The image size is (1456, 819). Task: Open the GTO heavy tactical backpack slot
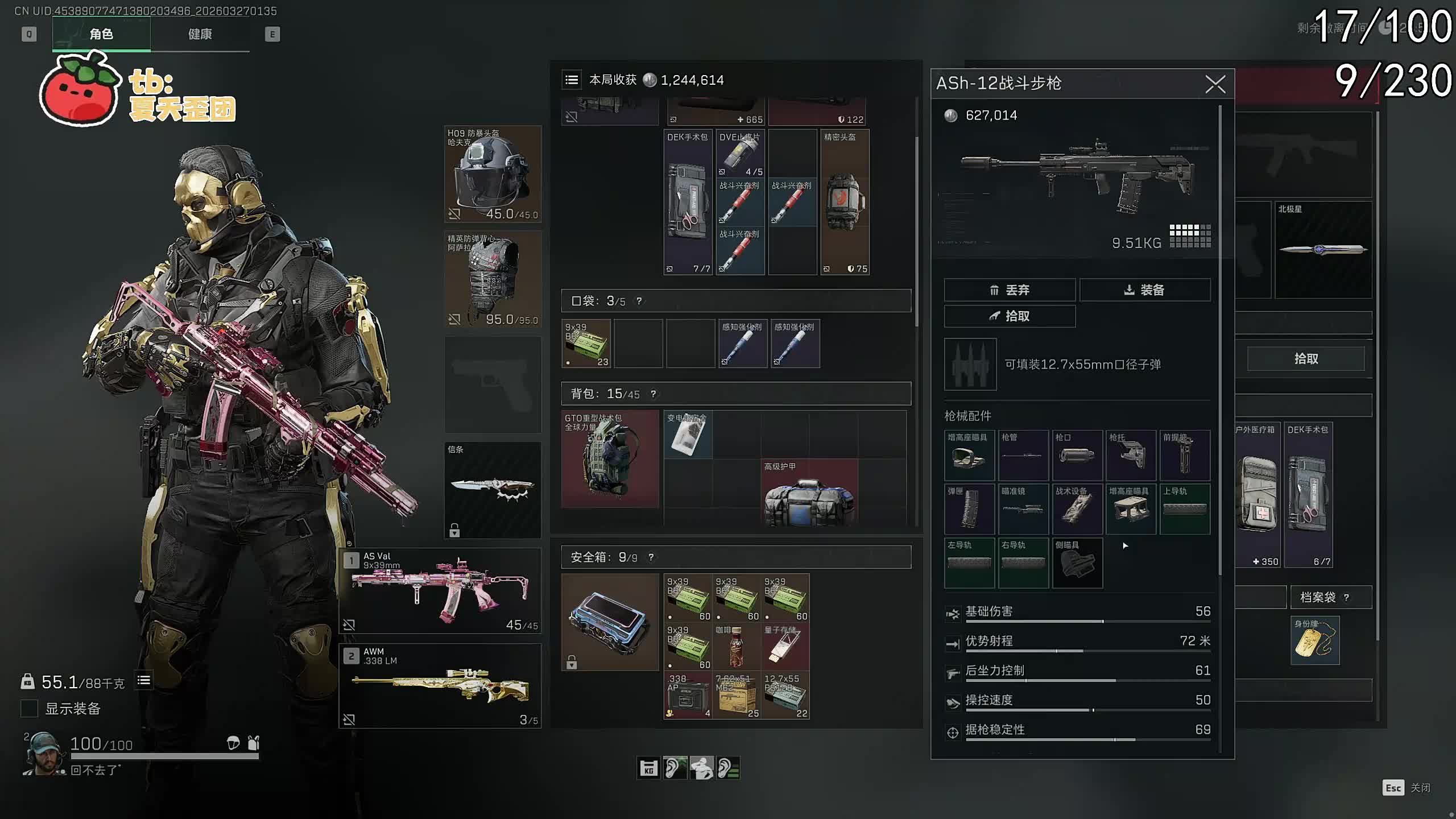coord(610,458)
